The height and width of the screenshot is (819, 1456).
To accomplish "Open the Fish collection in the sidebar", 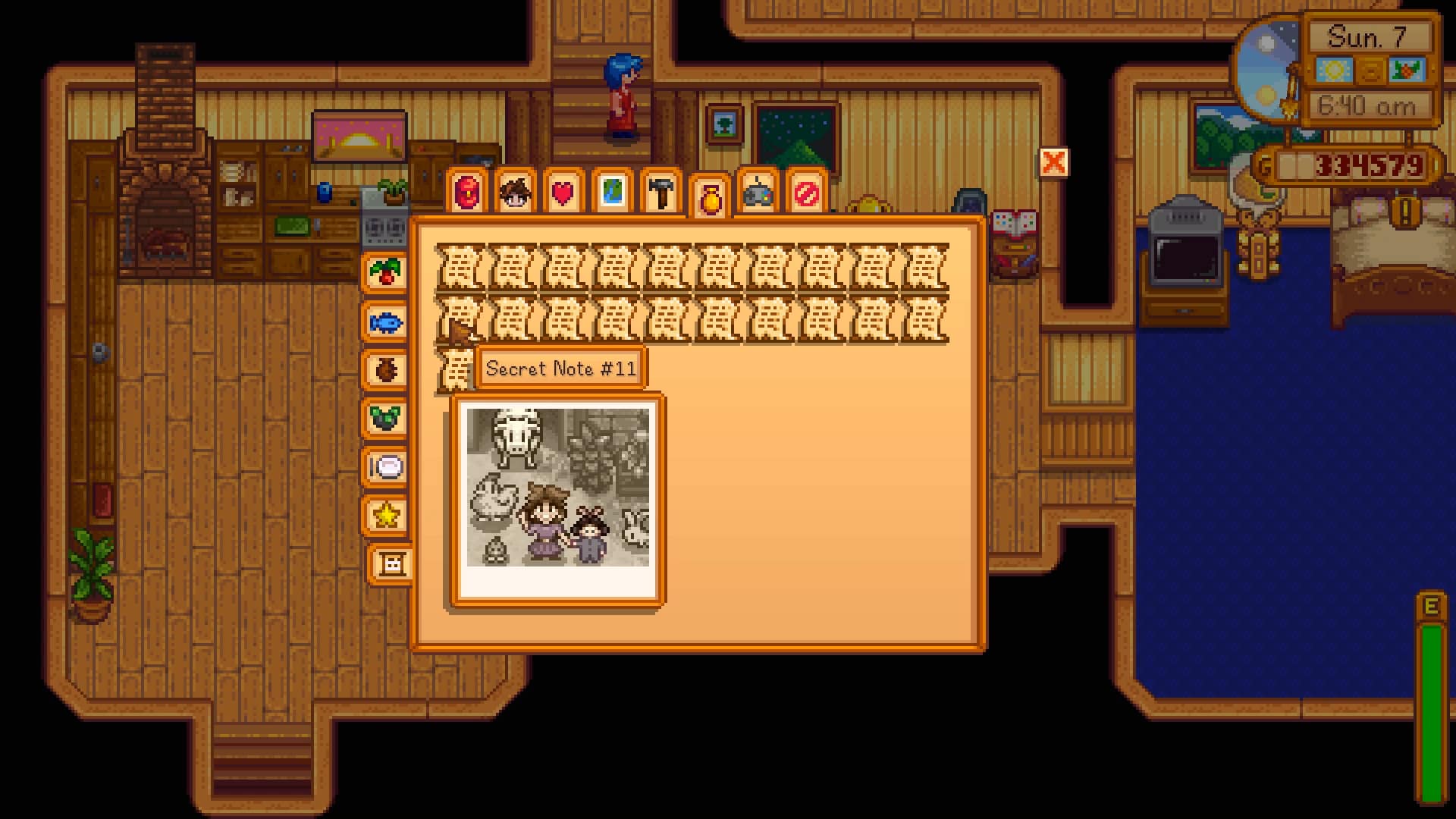I will [x=387, y=322].
